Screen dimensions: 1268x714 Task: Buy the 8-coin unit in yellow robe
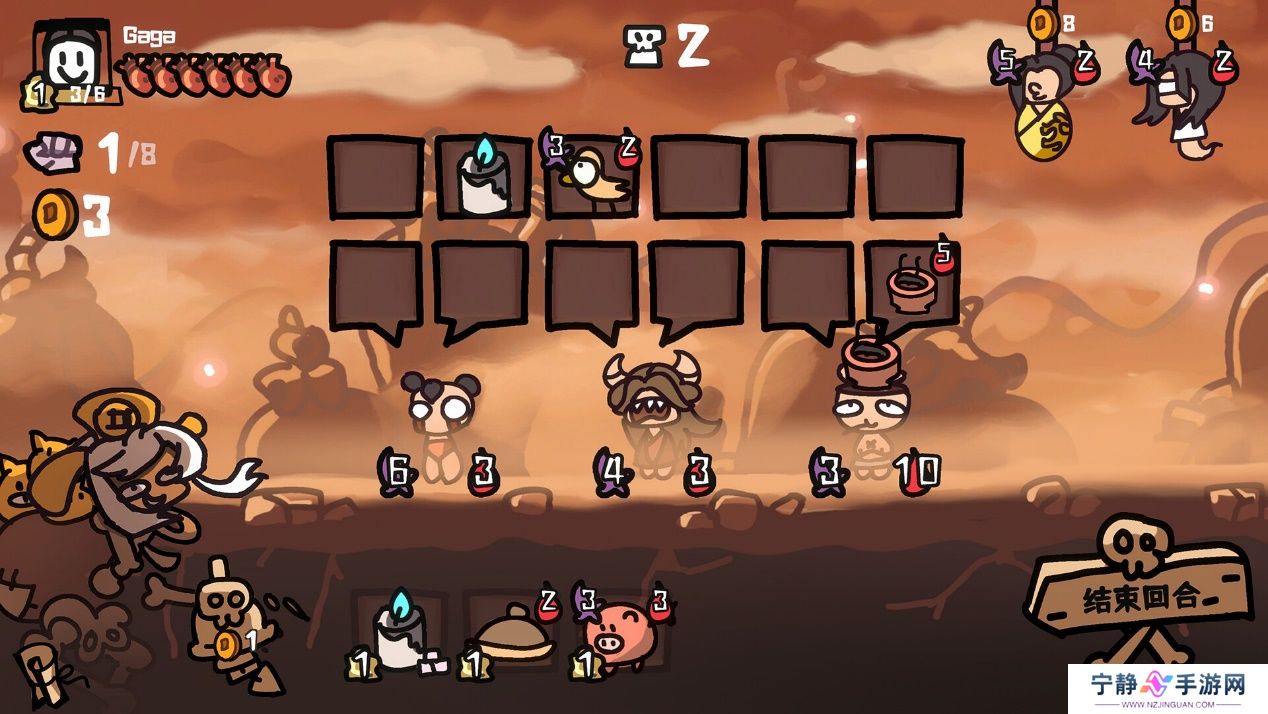click(1042, 105)
